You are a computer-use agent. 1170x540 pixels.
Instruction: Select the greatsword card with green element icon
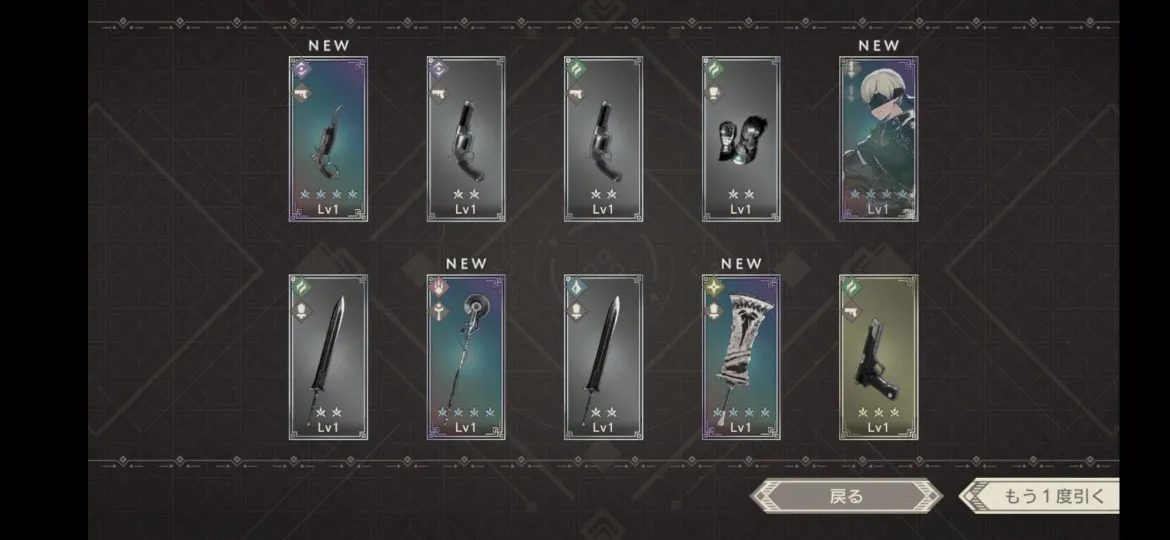coord(328,357)
